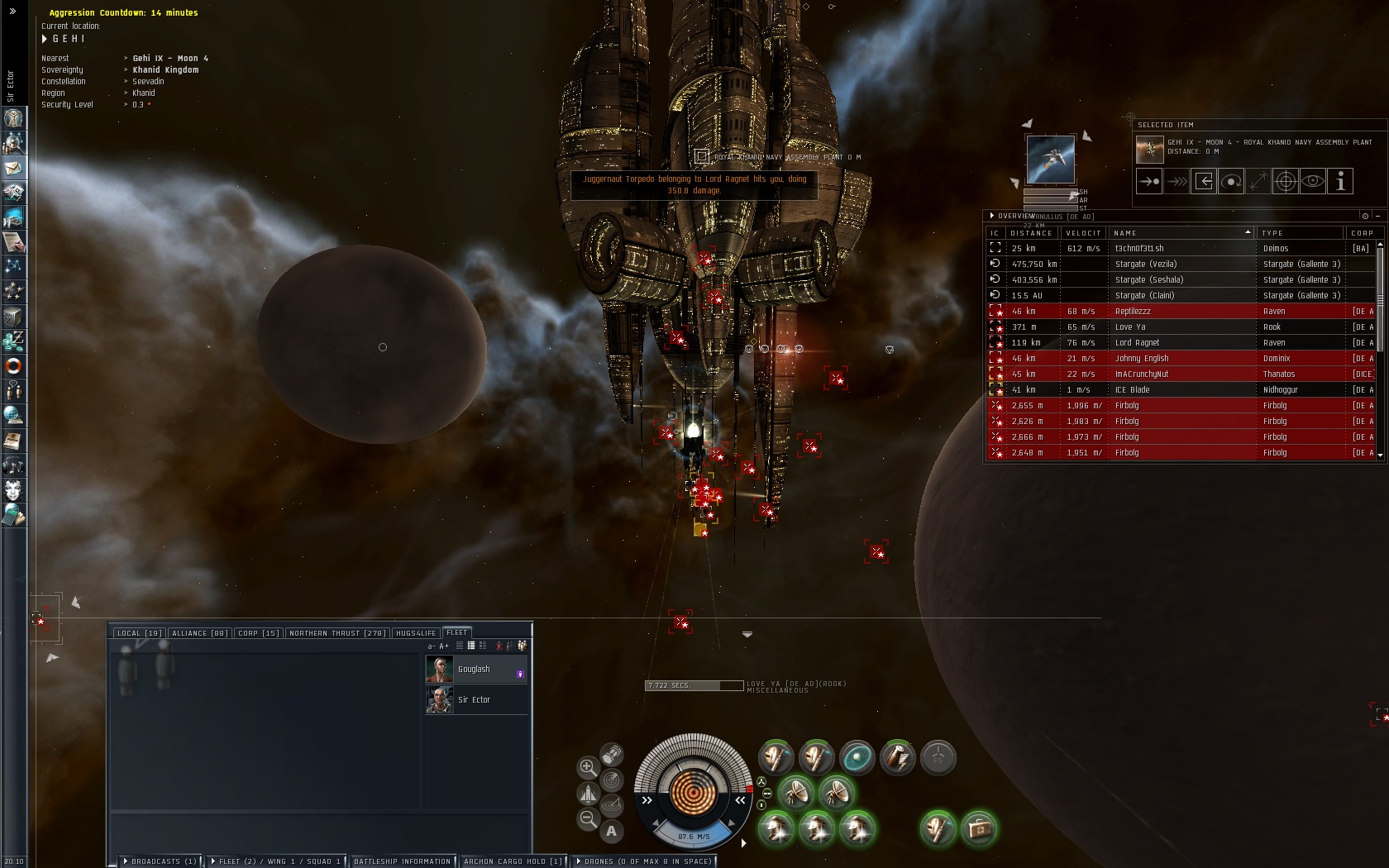
Task: Click the Dock button for selected station
Action: (1204, 181)
